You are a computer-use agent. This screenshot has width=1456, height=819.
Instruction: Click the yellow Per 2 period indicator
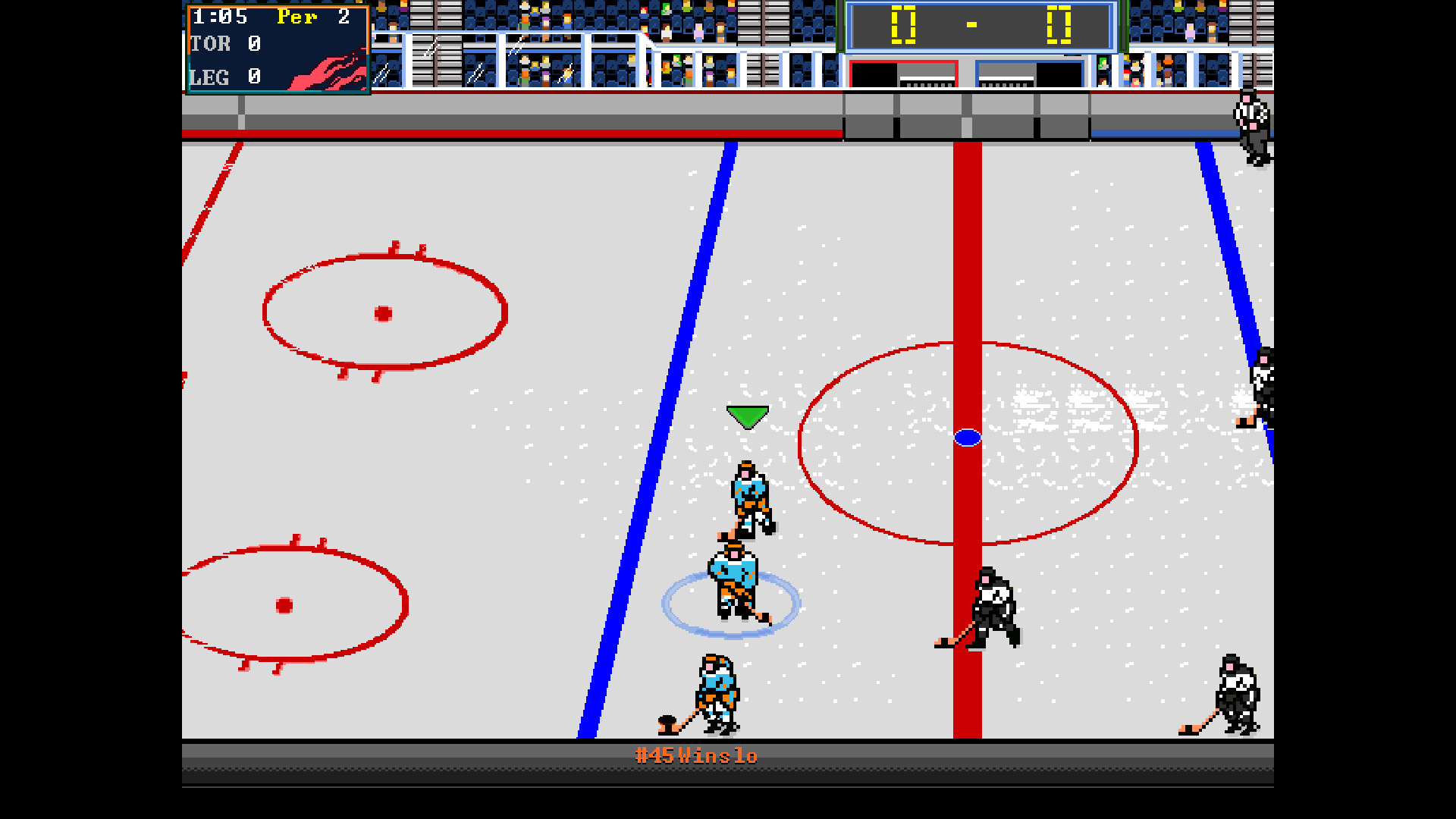point(302,17)
